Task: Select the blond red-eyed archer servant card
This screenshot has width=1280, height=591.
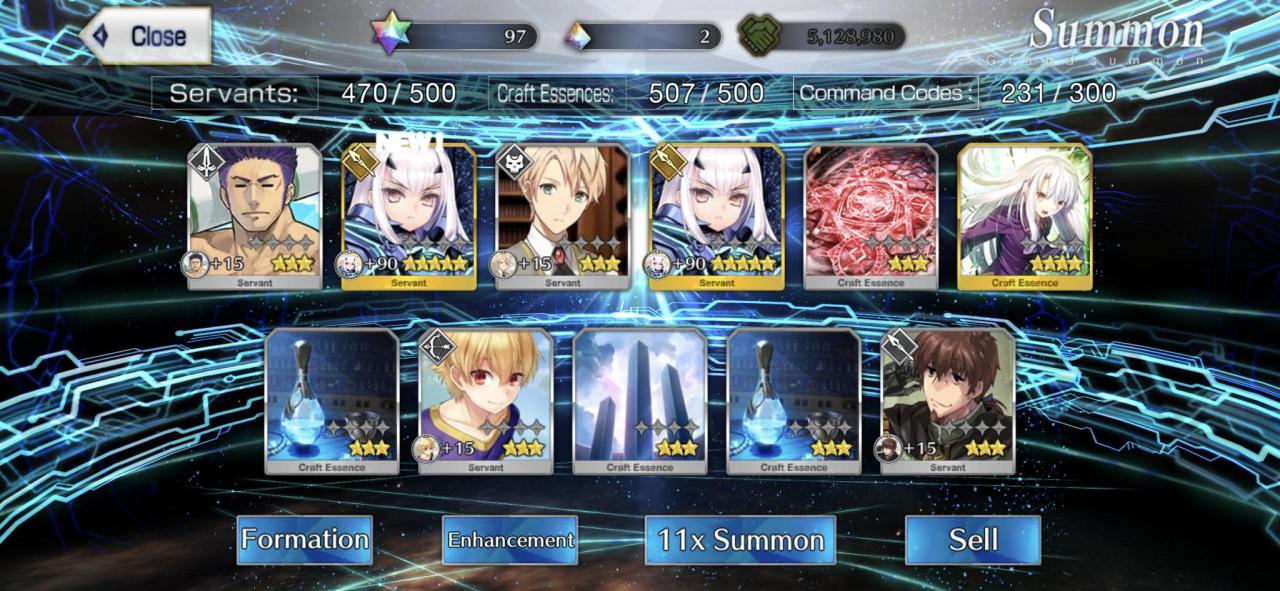Action: pos(486,400)
